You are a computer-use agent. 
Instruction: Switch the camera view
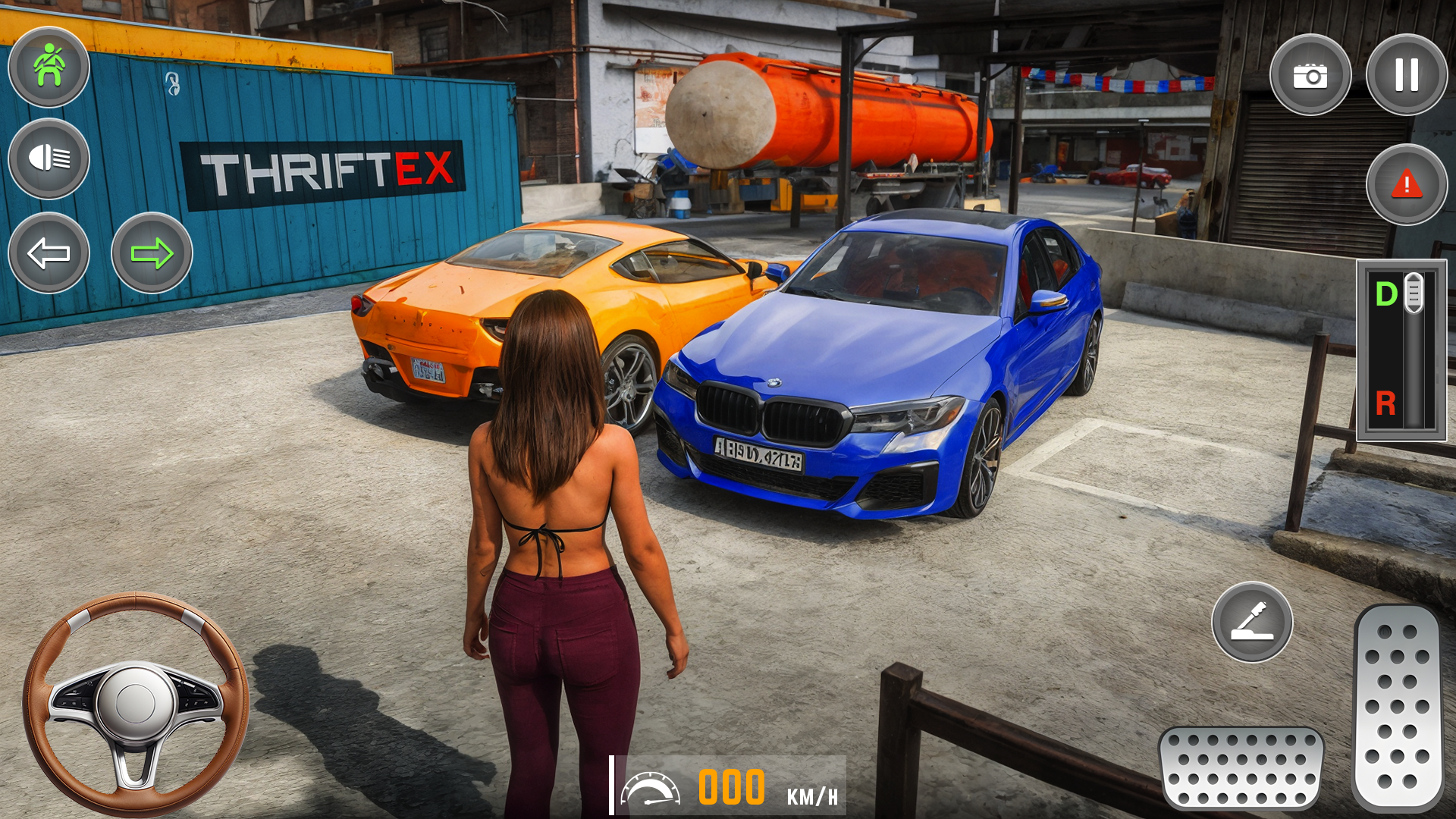pos(1310,75)
